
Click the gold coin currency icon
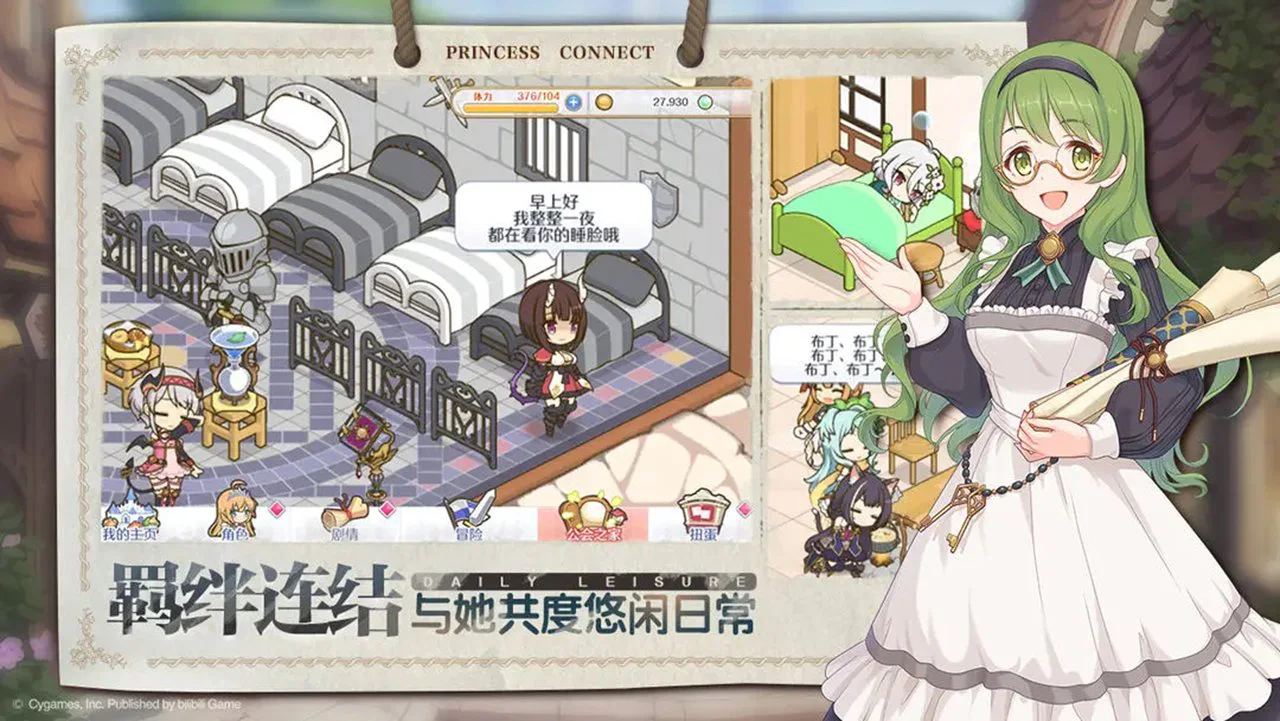604,101
